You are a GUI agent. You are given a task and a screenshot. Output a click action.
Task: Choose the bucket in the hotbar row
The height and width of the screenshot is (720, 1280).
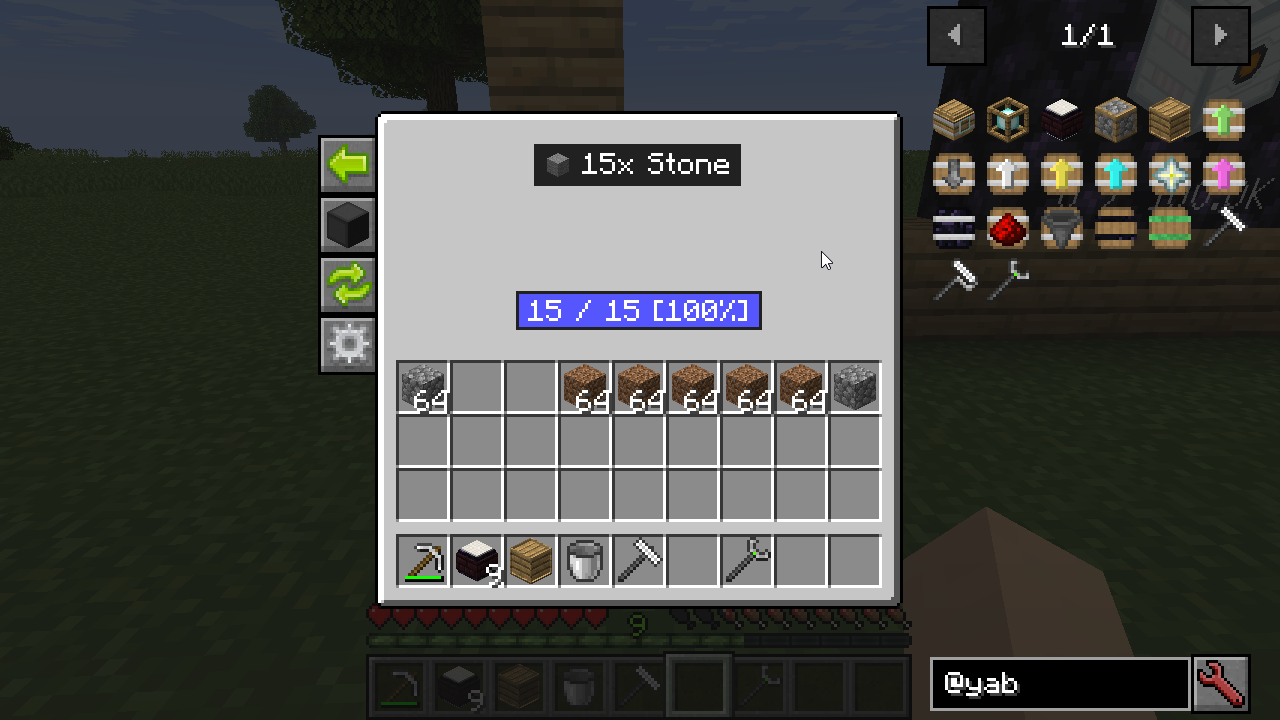tap(585, 561)
